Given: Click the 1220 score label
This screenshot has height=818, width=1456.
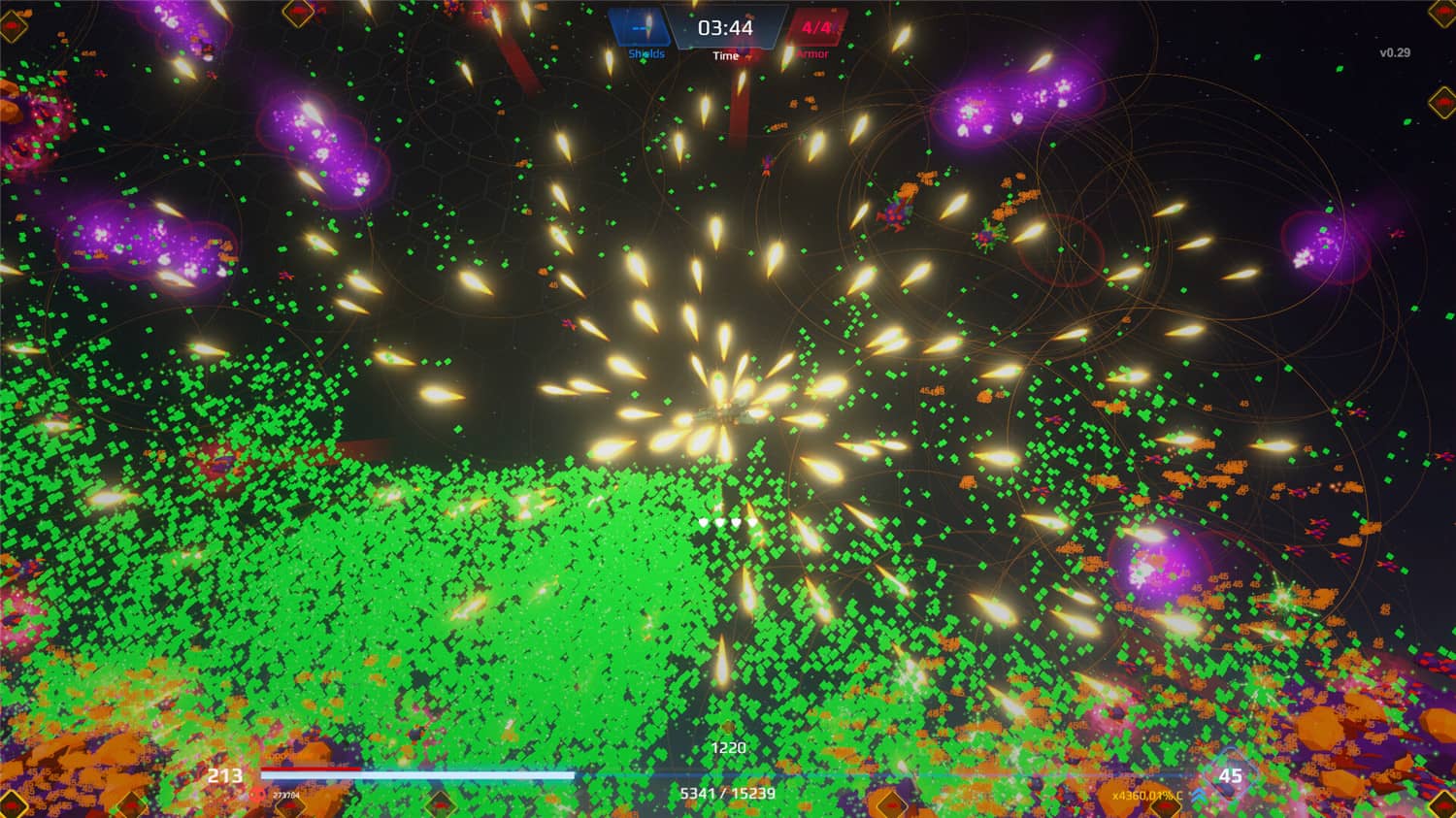Looking at the screenshot, I should (x=730, y=749).
